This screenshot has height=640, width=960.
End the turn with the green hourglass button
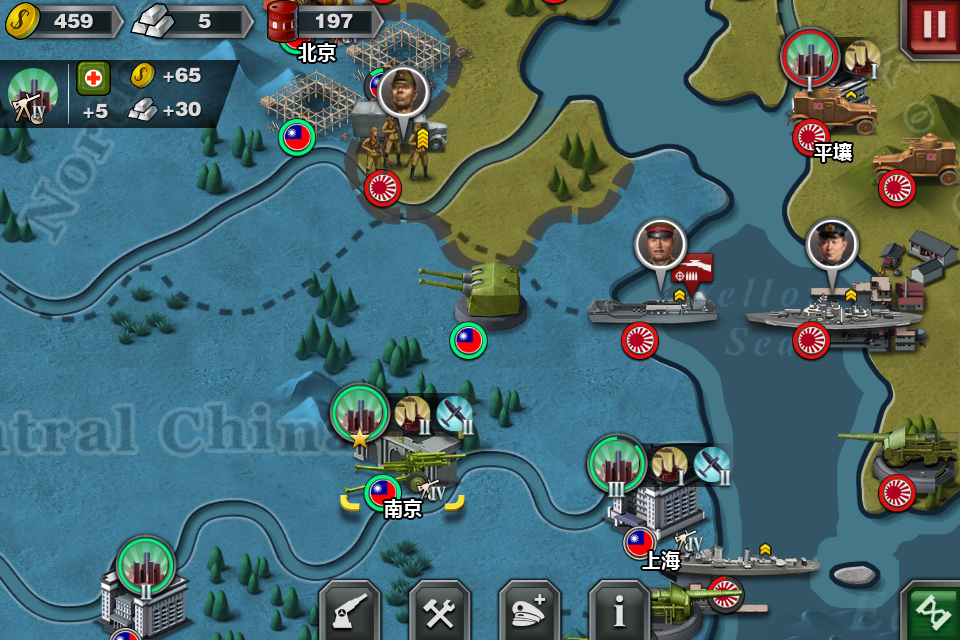(932, 612)
